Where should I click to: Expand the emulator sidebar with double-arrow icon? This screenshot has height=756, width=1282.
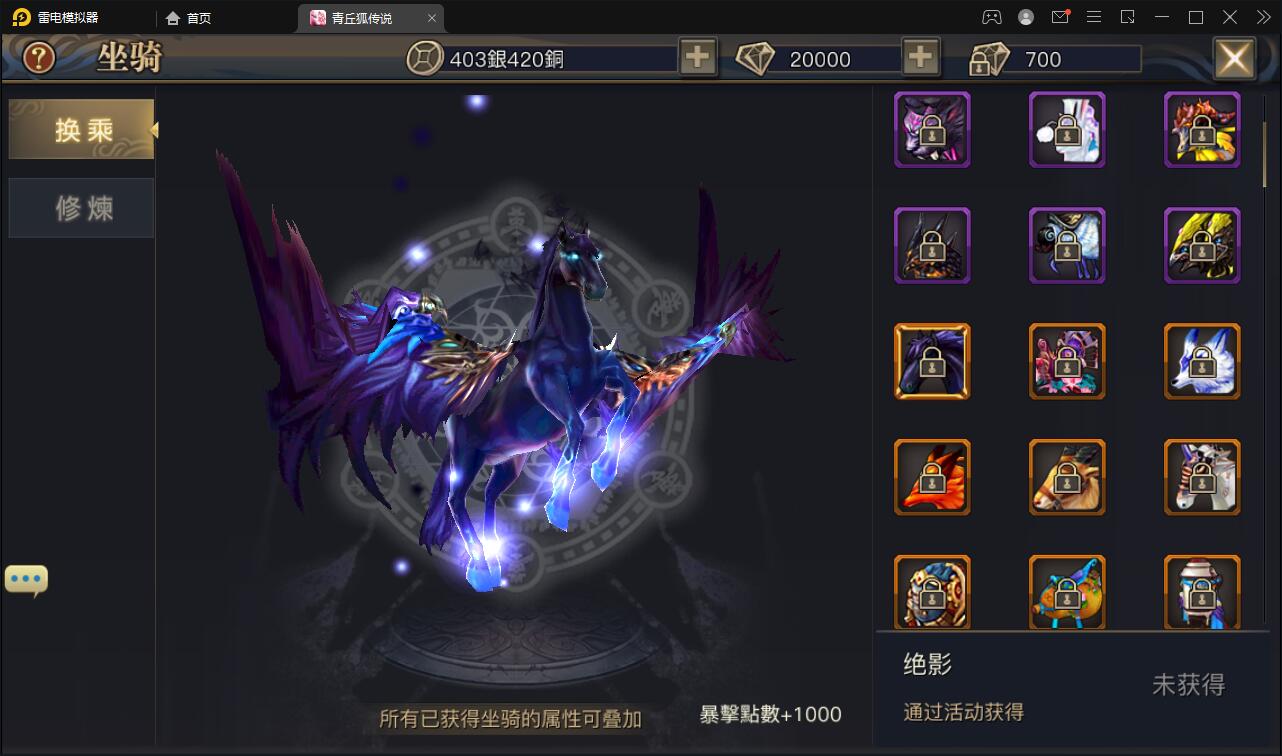[1262, 16]
